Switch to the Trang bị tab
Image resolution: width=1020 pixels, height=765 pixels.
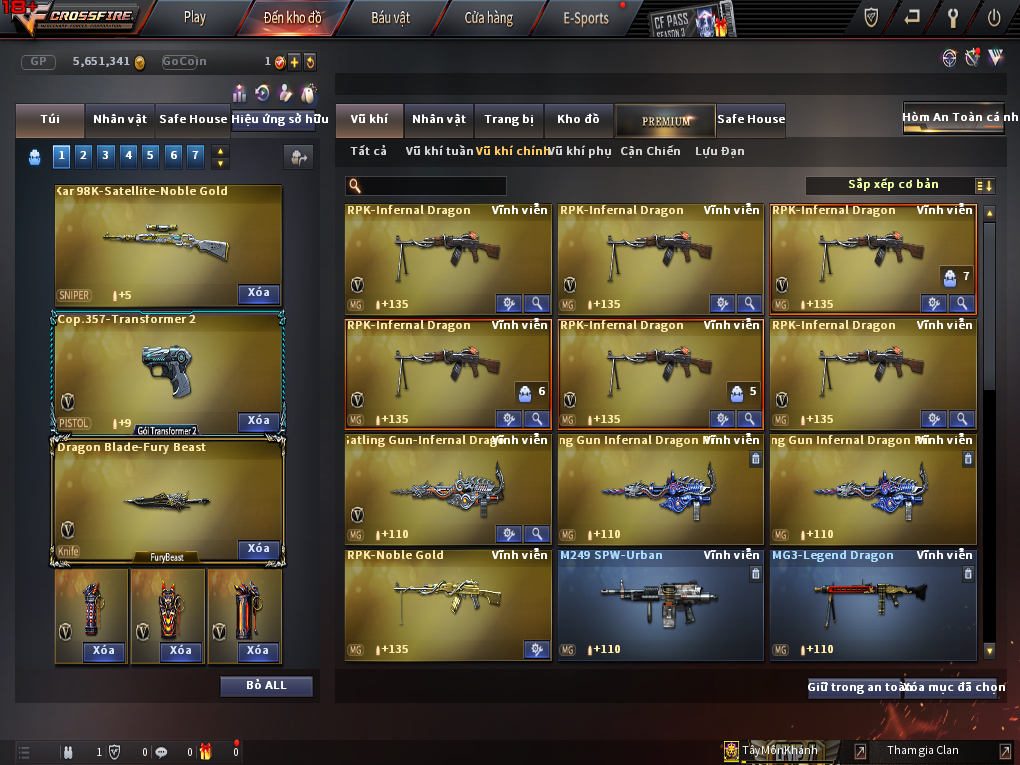click(509, 120)
